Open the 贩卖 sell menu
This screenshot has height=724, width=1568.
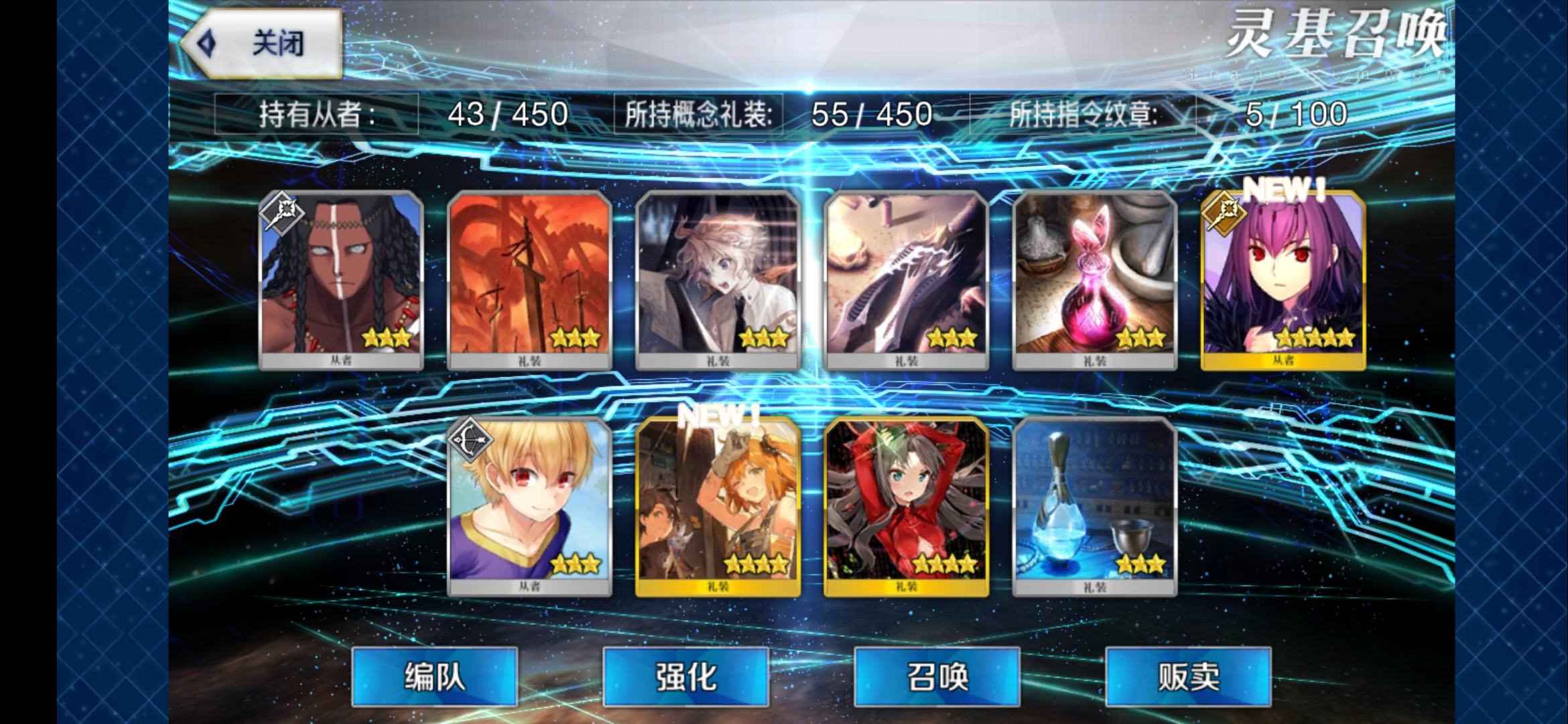[1188, 676]
